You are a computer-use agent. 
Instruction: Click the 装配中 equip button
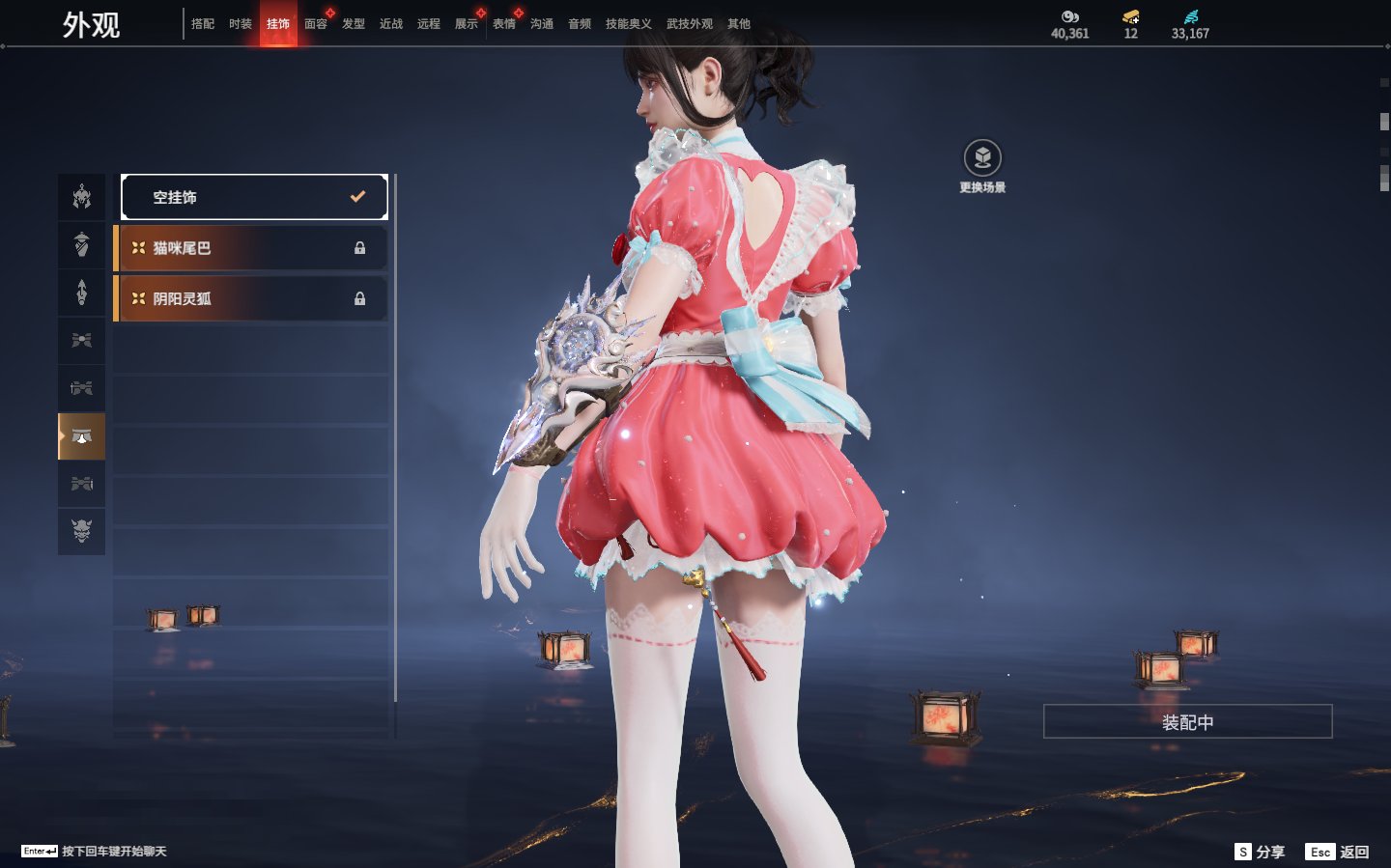click(x=1187, y=721)
